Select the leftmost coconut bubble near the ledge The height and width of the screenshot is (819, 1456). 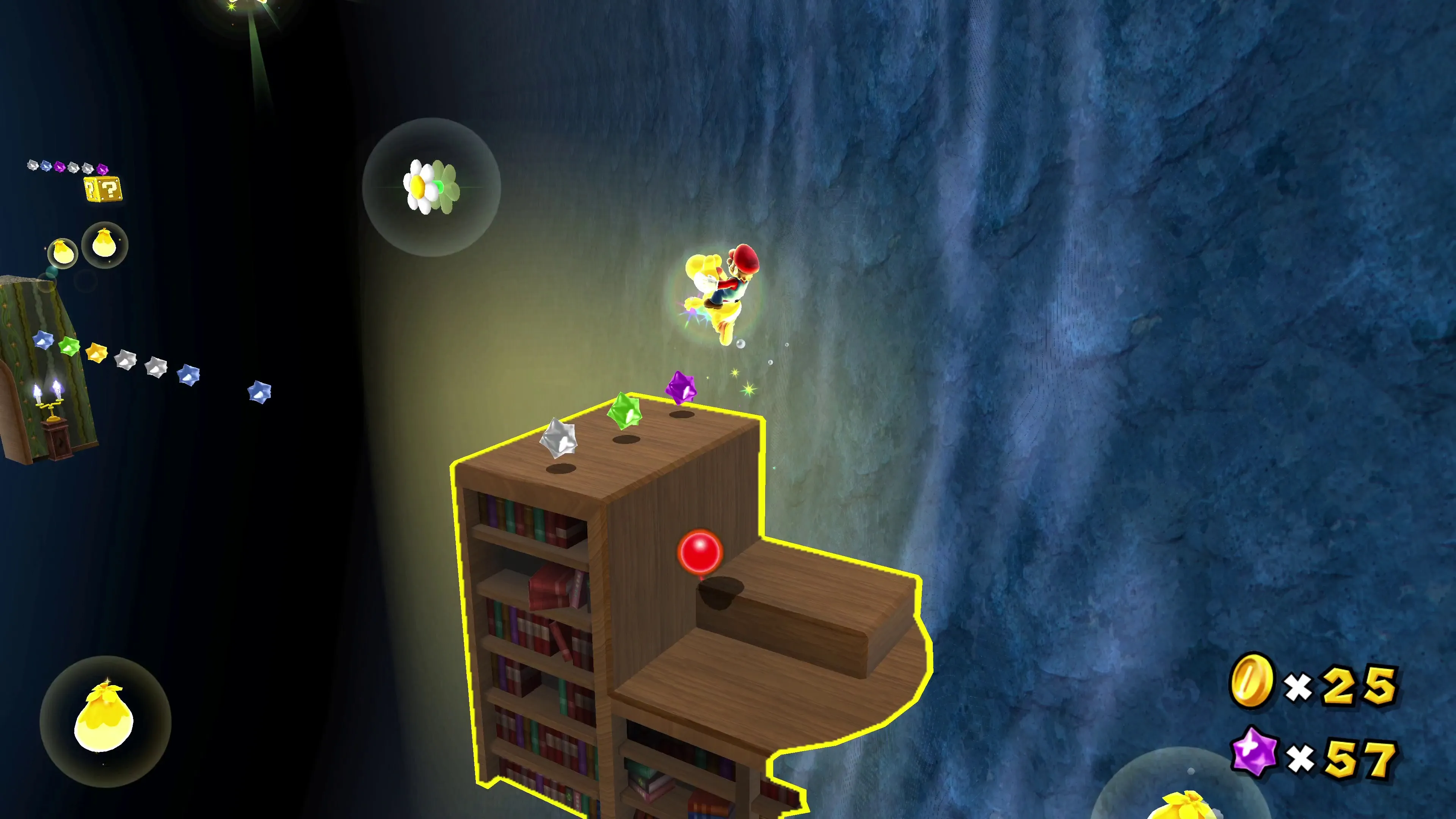(62, 253)
